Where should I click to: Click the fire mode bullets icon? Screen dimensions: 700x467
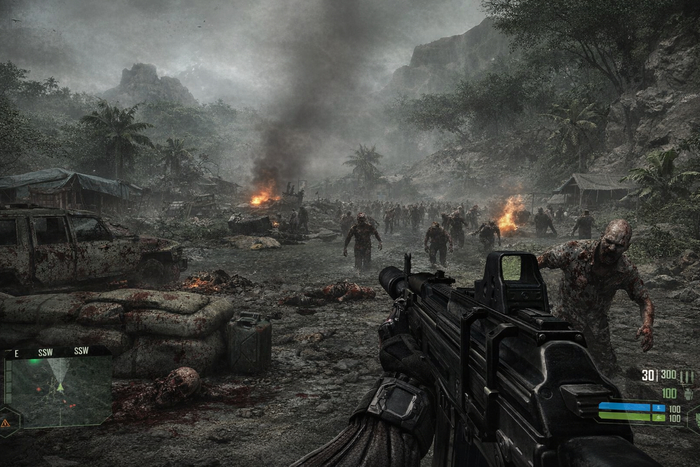[x=687, y=377]
